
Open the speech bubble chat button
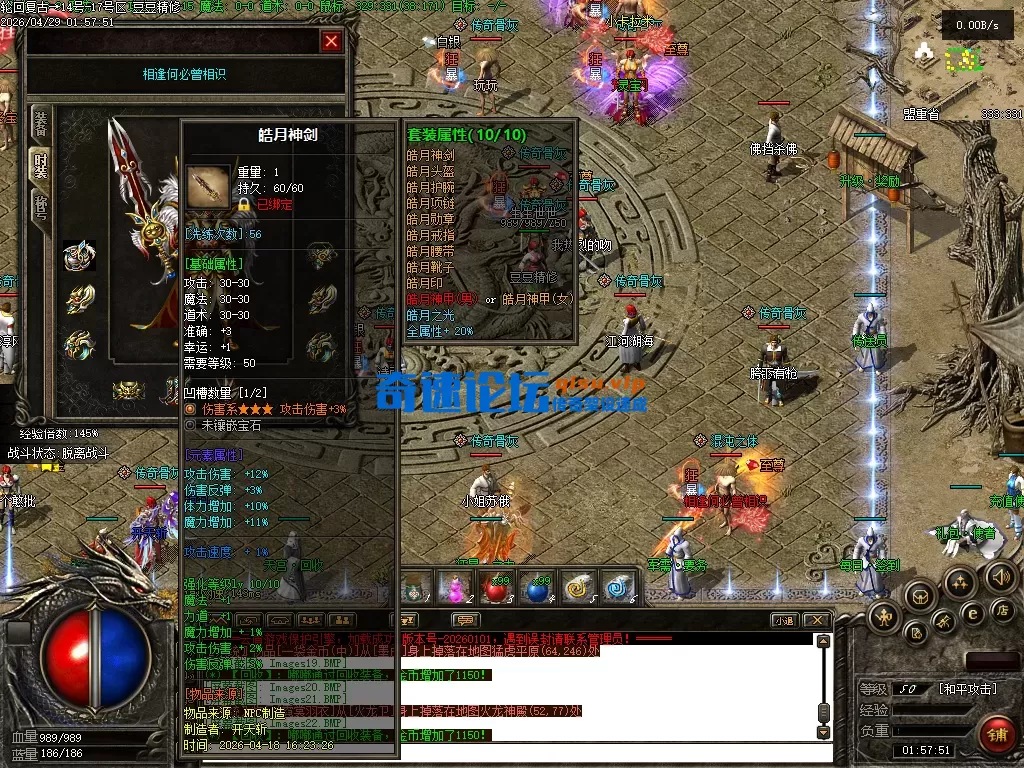pos(464,620)
